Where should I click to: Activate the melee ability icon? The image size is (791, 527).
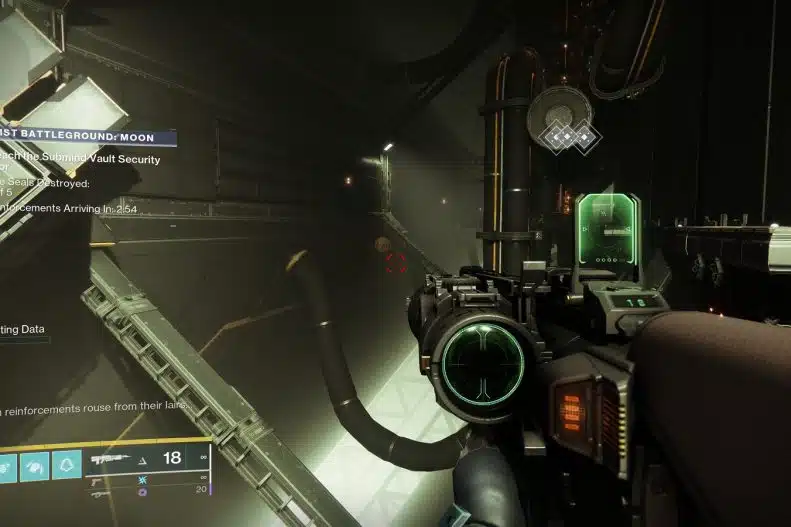(x=34, y=464)
